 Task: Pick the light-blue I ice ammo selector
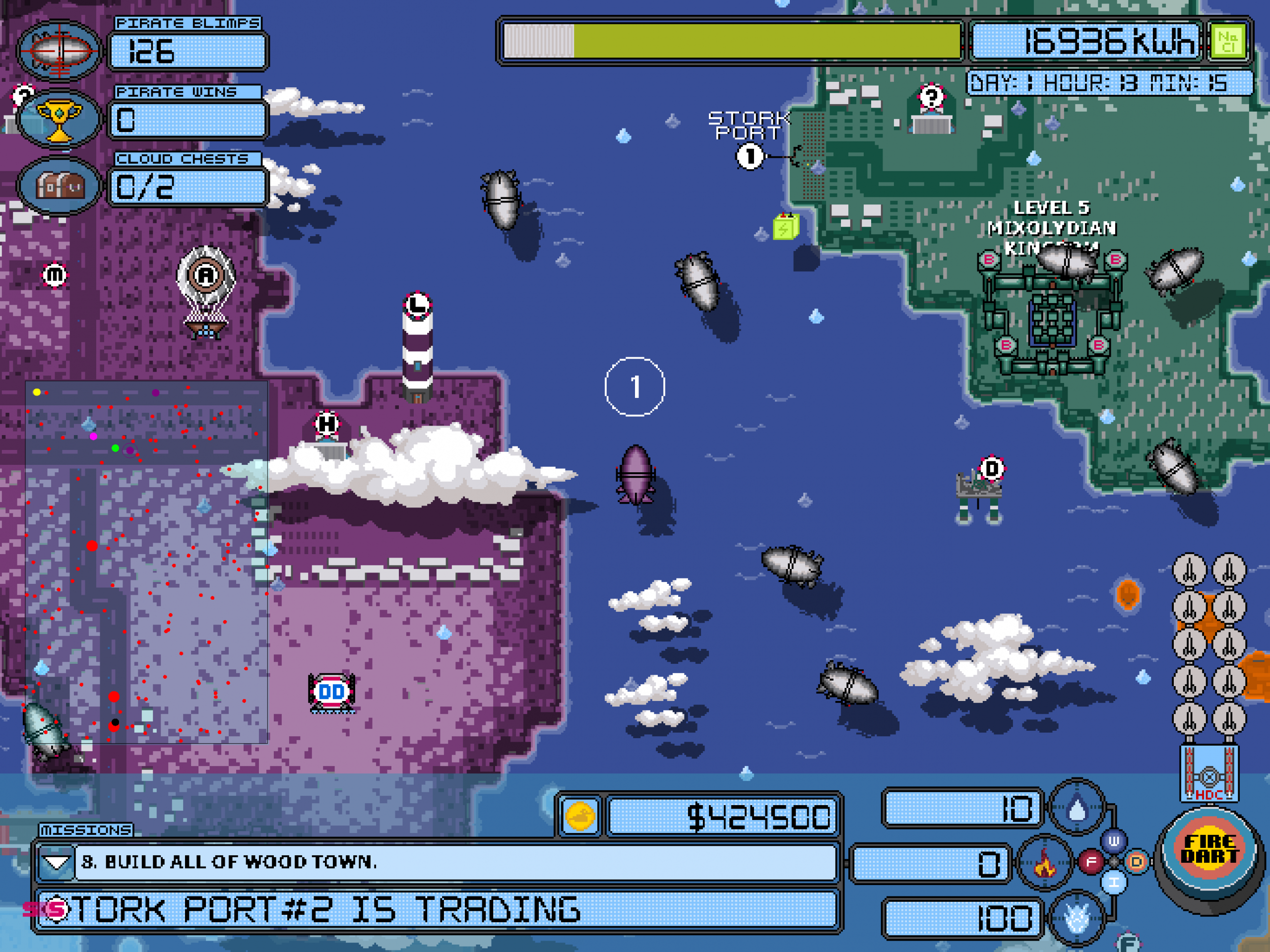[1114, 882]
